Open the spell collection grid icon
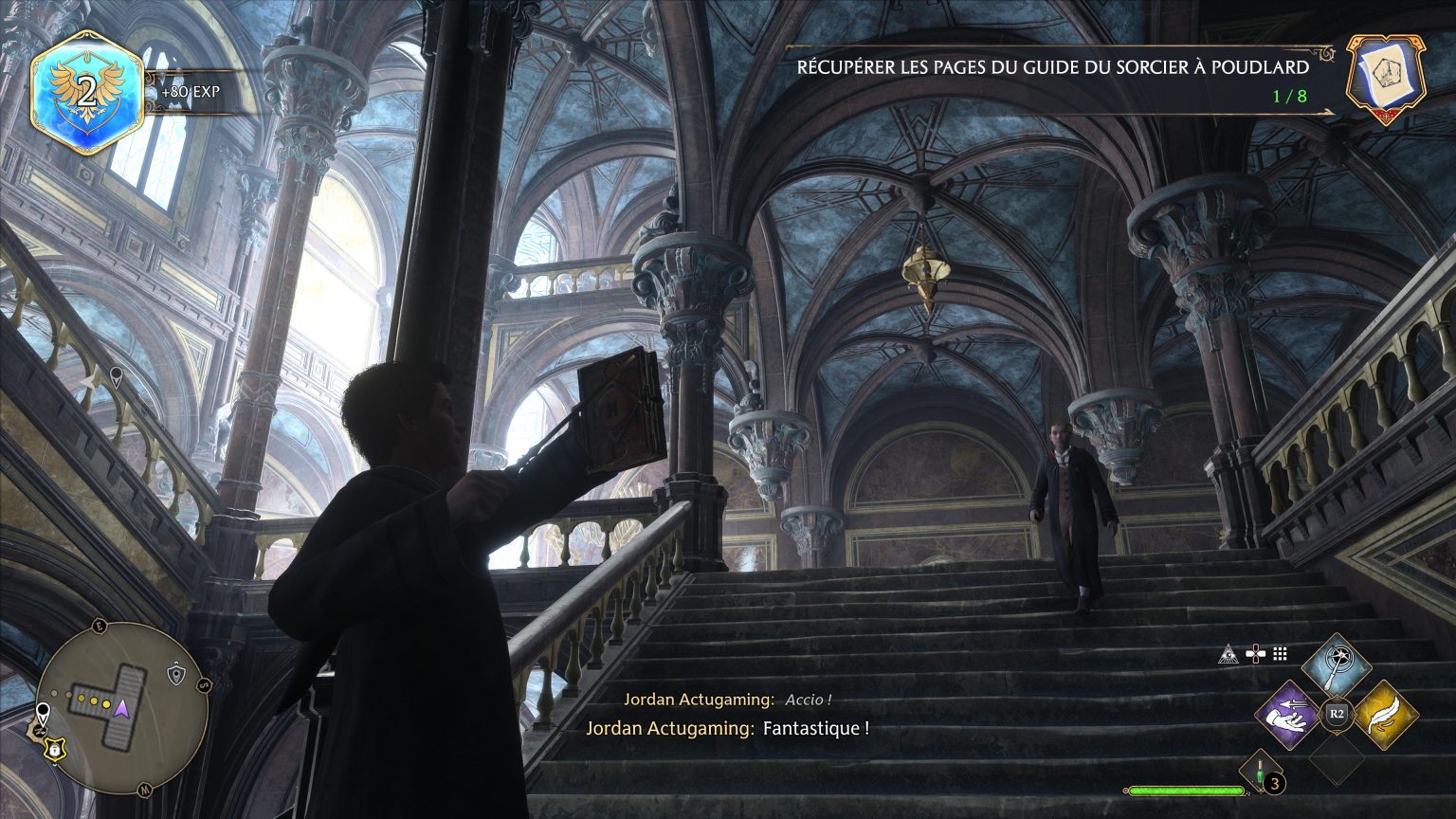 pos(1278,653)
